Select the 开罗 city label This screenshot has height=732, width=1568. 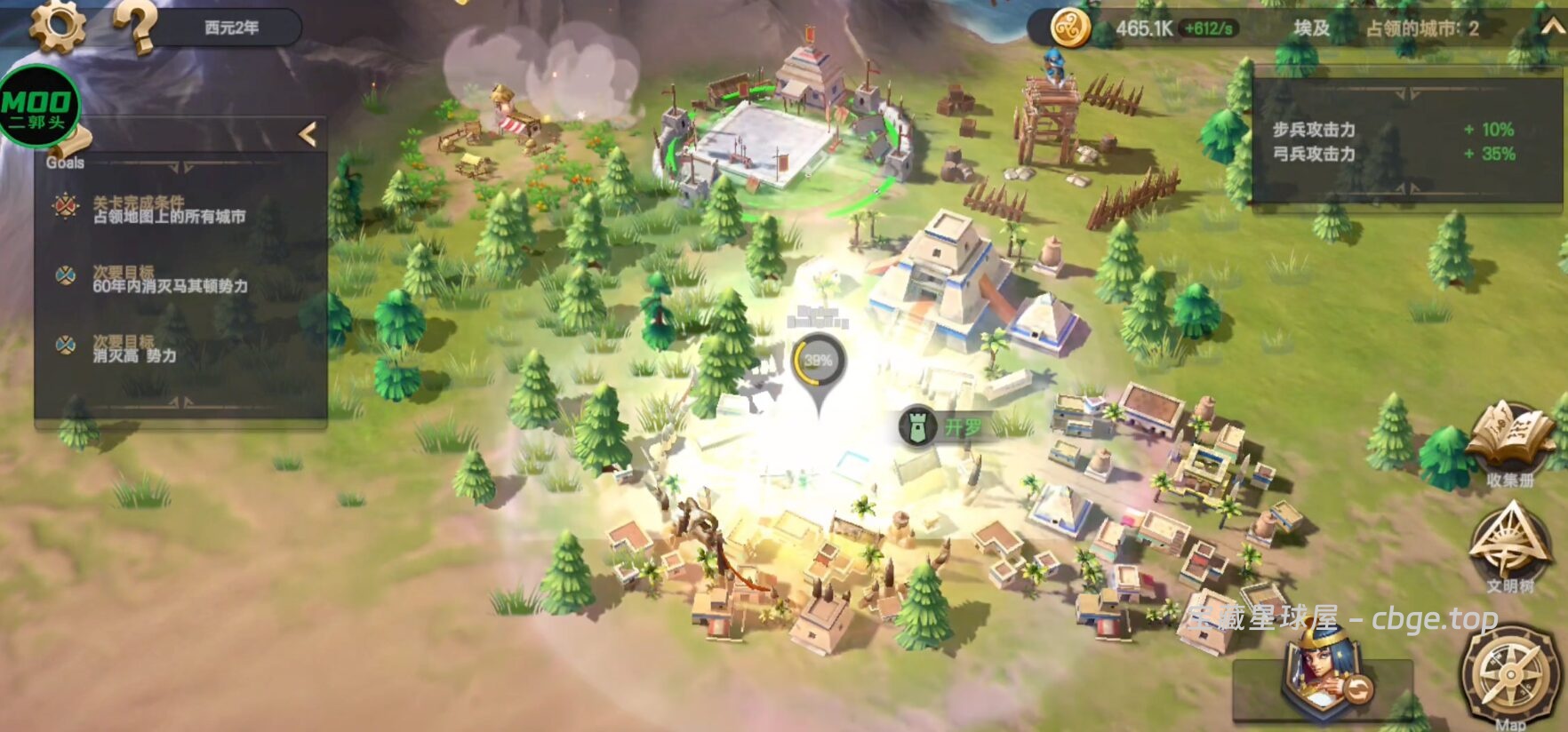(x=944, y=427)
